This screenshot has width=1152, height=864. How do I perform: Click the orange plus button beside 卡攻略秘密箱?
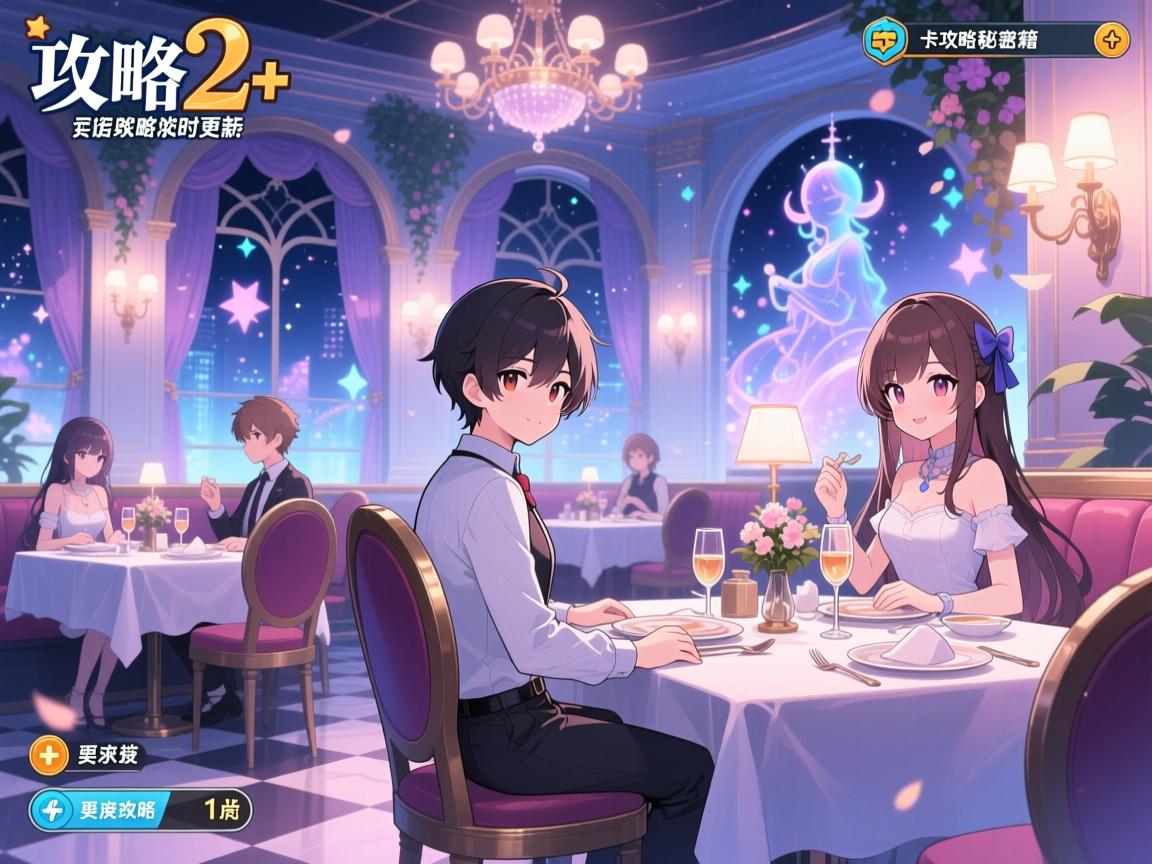[1111, 41]
